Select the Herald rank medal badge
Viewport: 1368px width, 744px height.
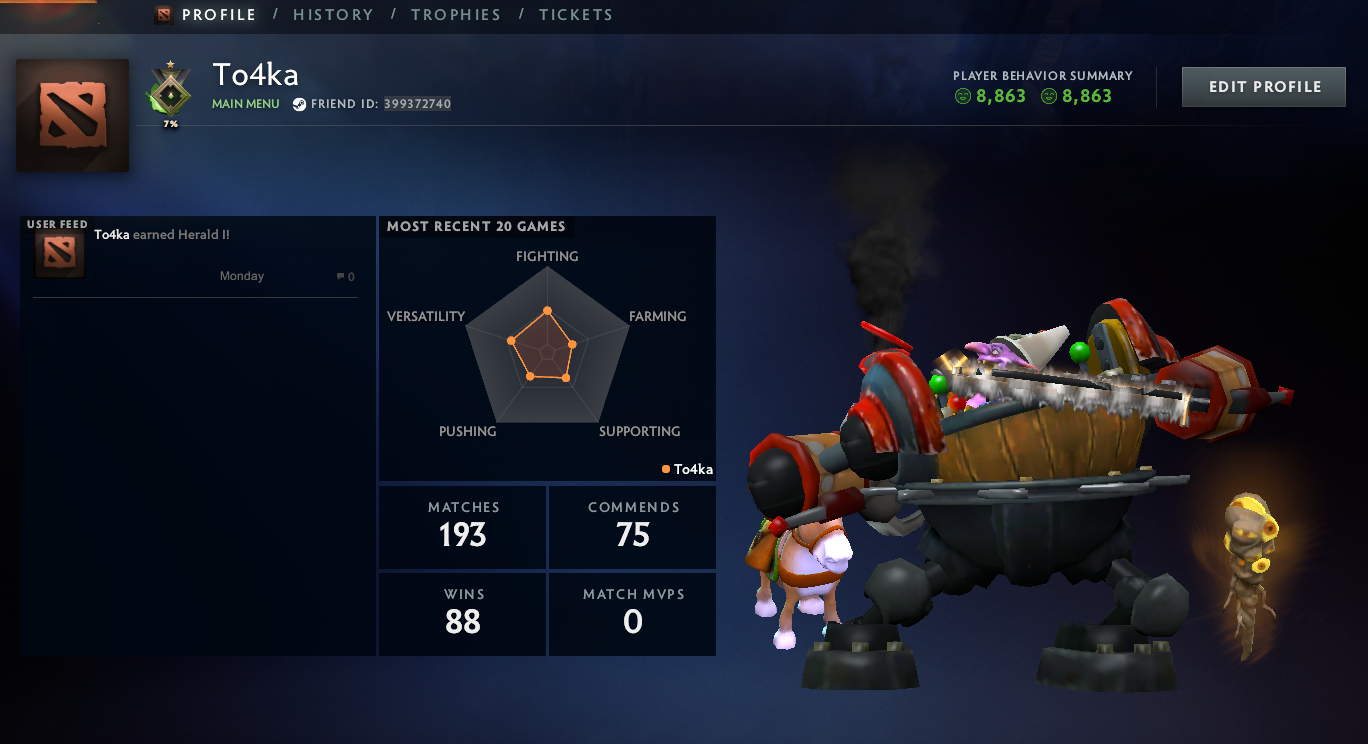tap(170, 96)
